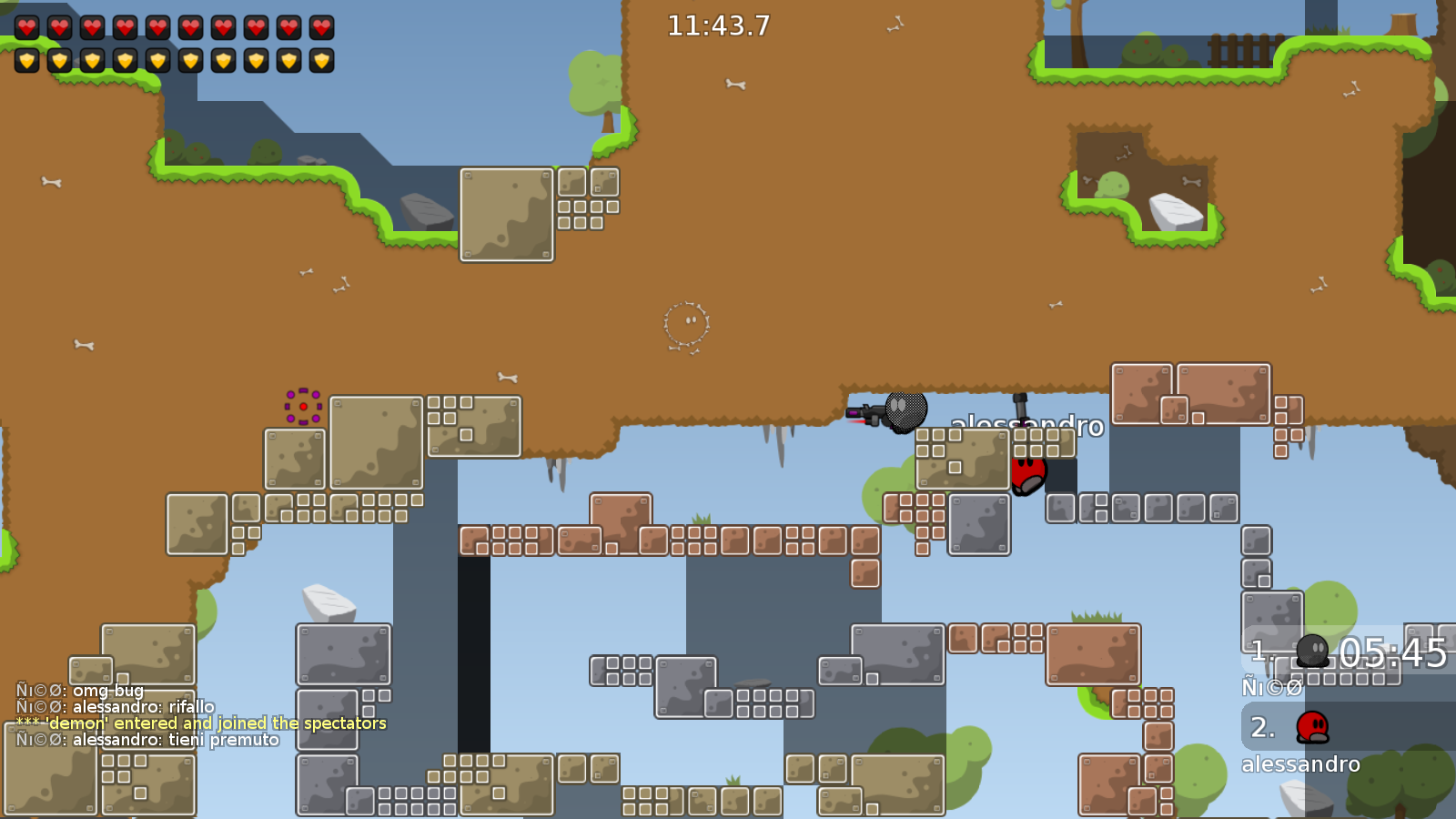
Task: Toggle the fifth heart icon in the HUD
Action: (x=157, y=27)
